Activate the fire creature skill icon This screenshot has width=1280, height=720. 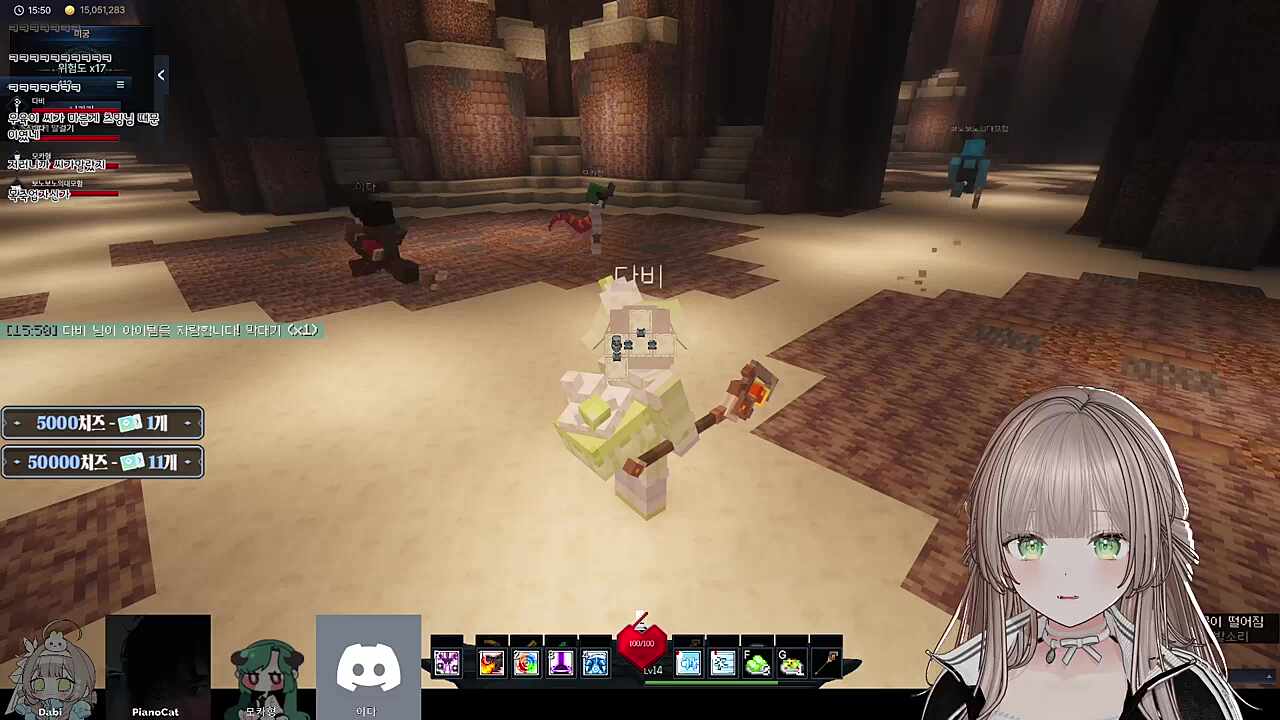tap(491, 662)
